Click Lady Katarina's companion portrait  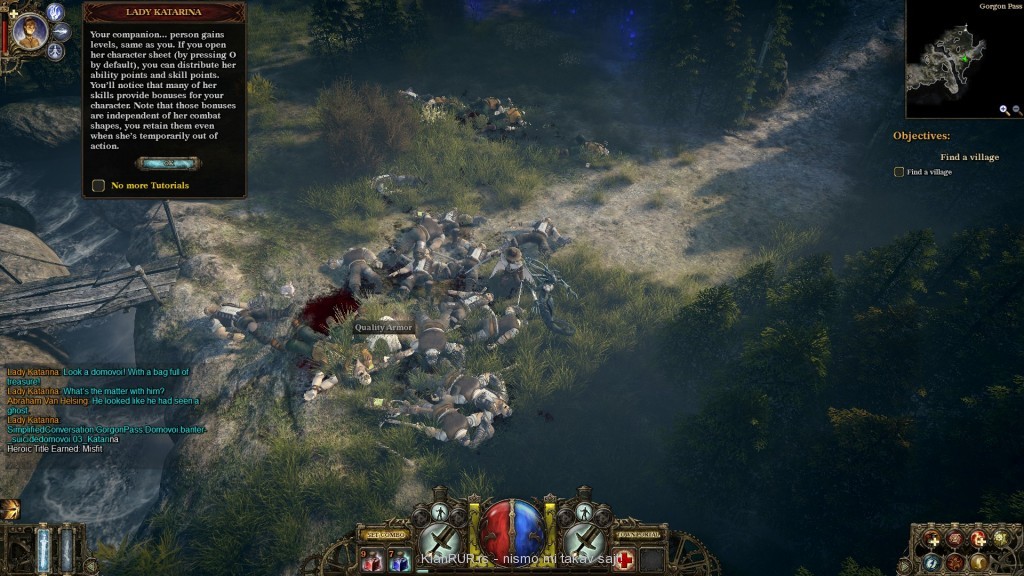[28, 33]
